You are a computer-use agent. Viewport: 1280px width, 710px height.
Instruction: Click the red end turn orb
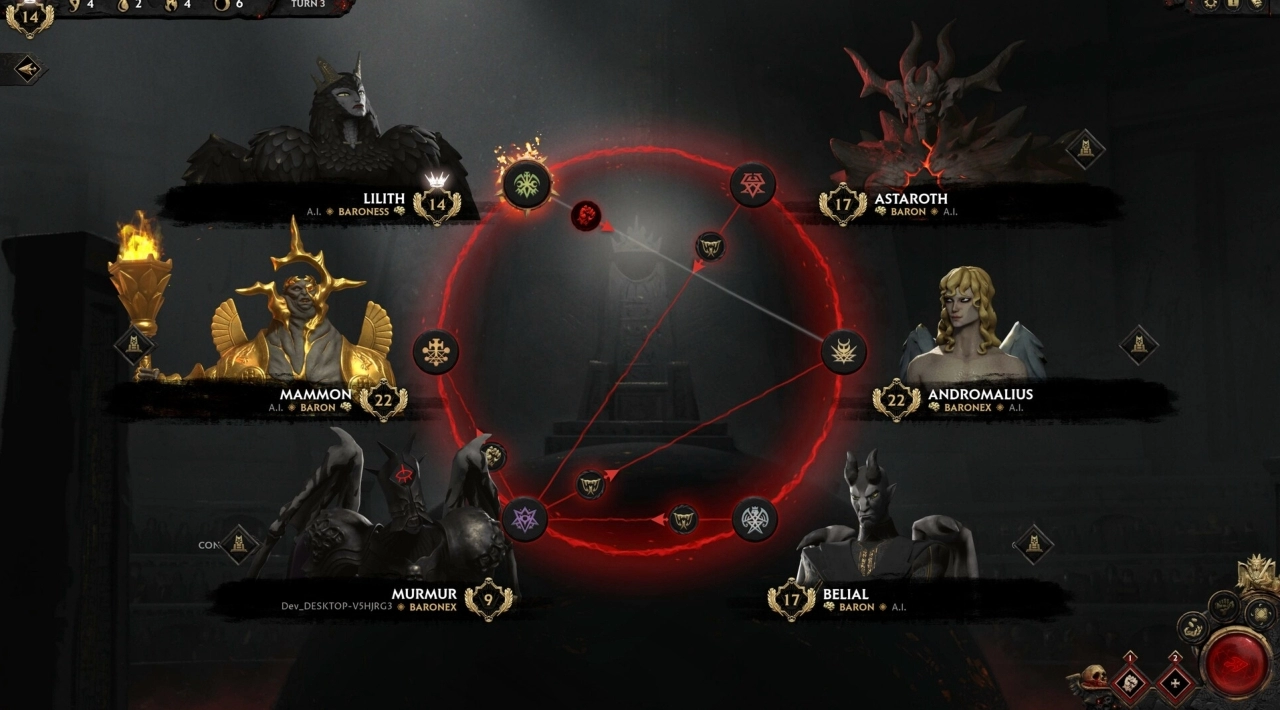[x=1236, y=661]
